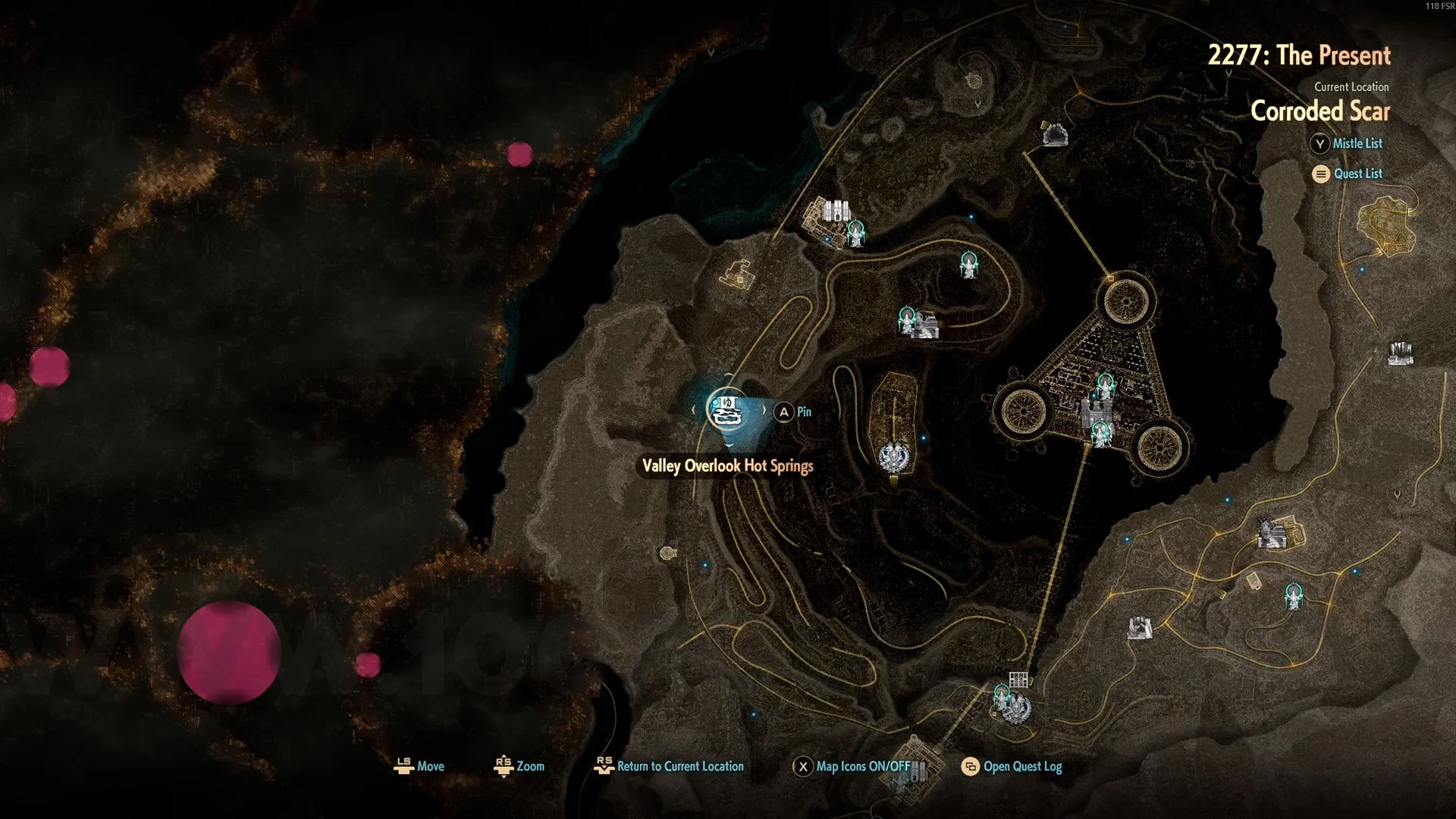1456x819 pixels.
Task: Select the cave entrance marker near top
Action: [1055, 136]
